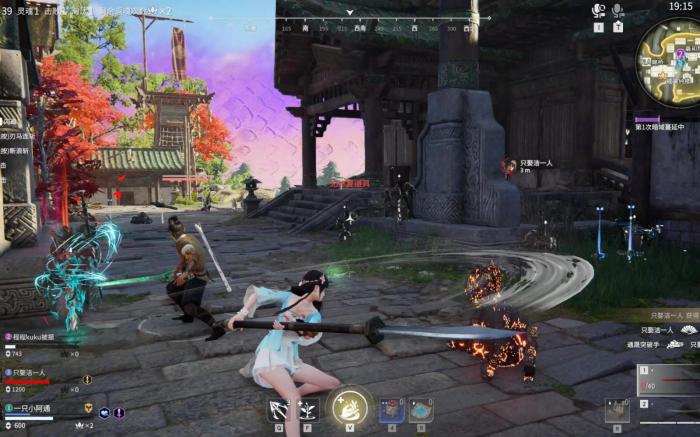
Task: Toggle the voice chat speaker icon
Action: [599, 11]
